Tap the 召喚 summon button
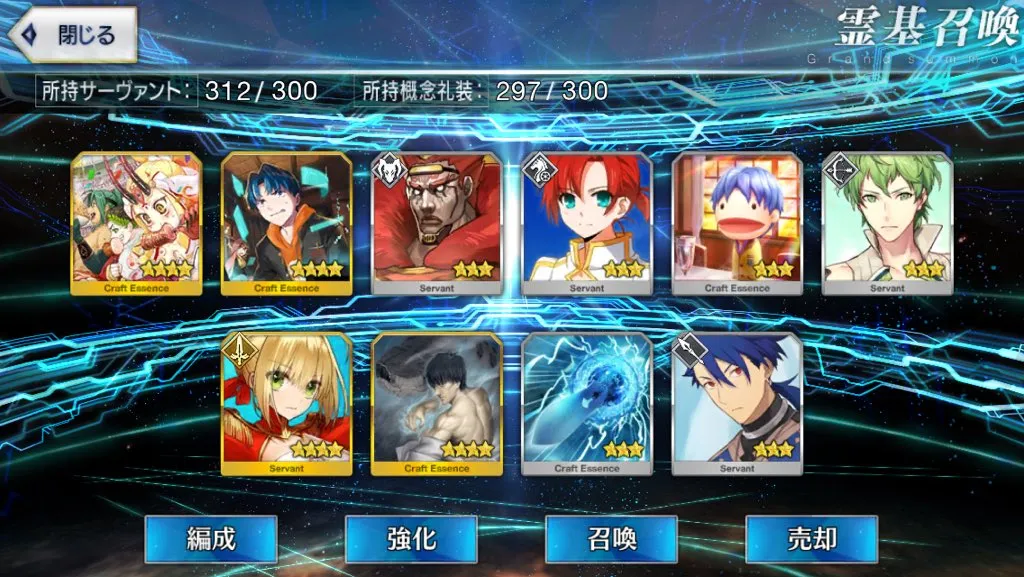Viewport: 1024px width, 577px height. [x=611, y=540]
